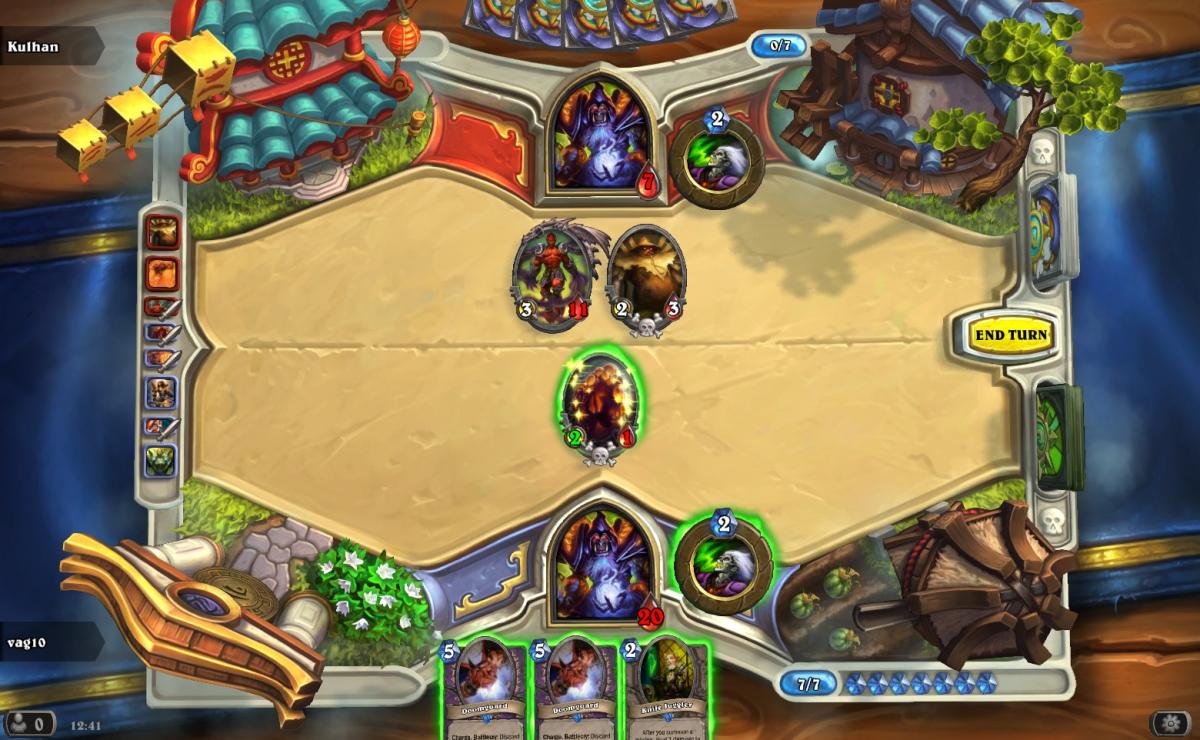1200x740 pixels.
Task: View the bottom green tile in history bar
Action: 162,461
